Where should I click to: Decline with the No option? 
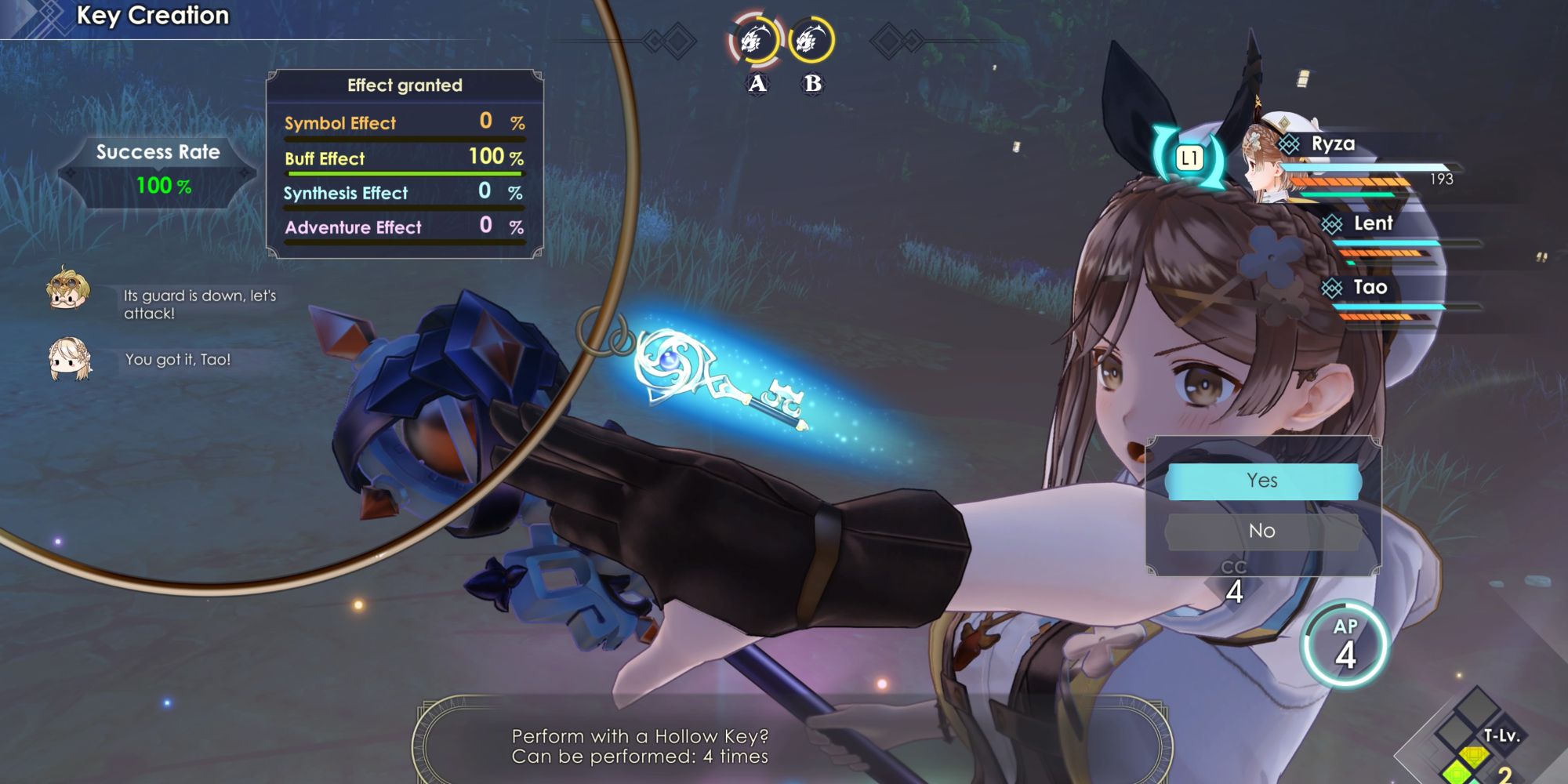[1262, 531]
